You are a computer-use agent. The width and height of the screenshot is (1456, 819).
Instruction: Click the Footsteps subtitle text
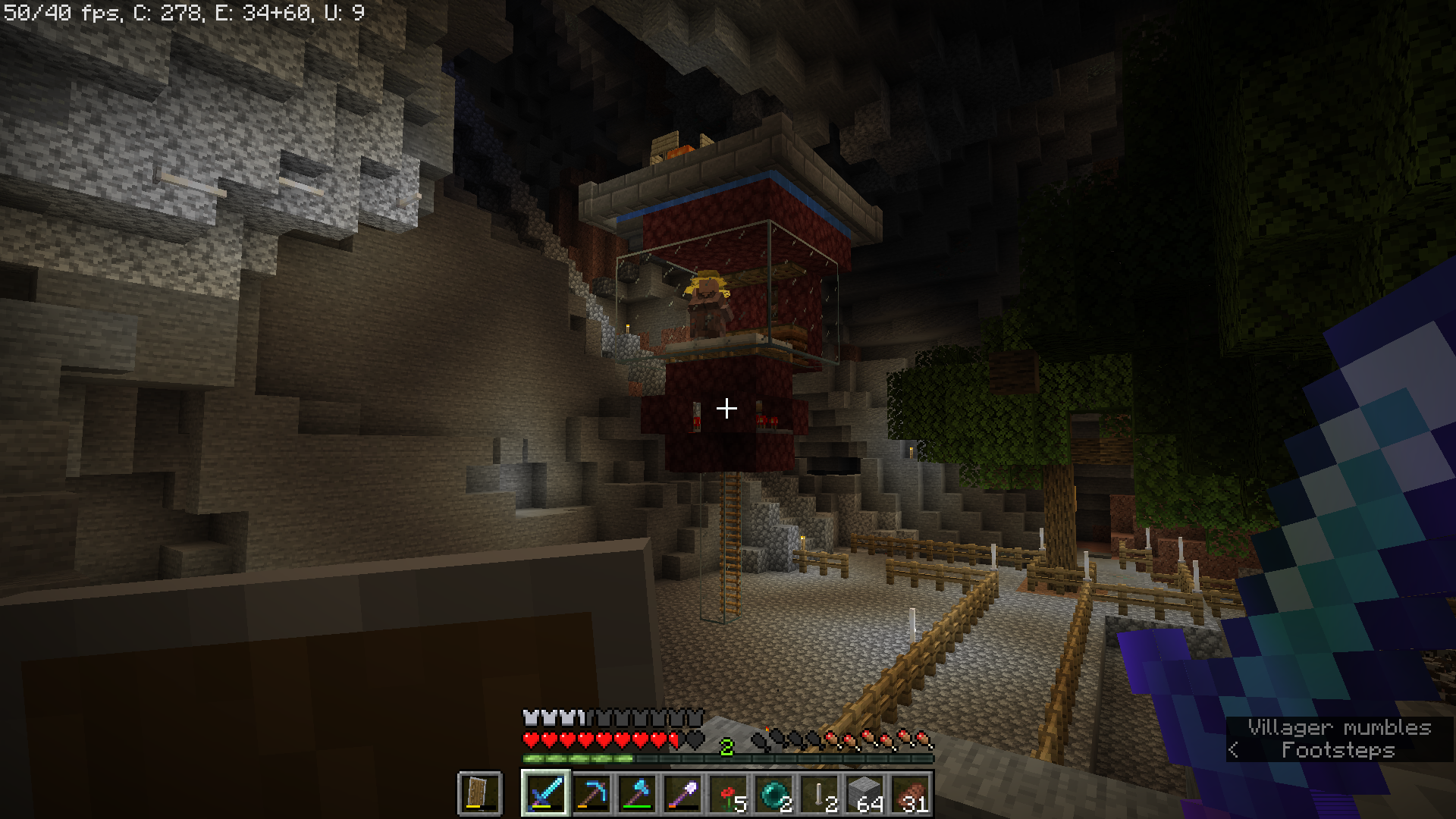[x=1337, y=749]
